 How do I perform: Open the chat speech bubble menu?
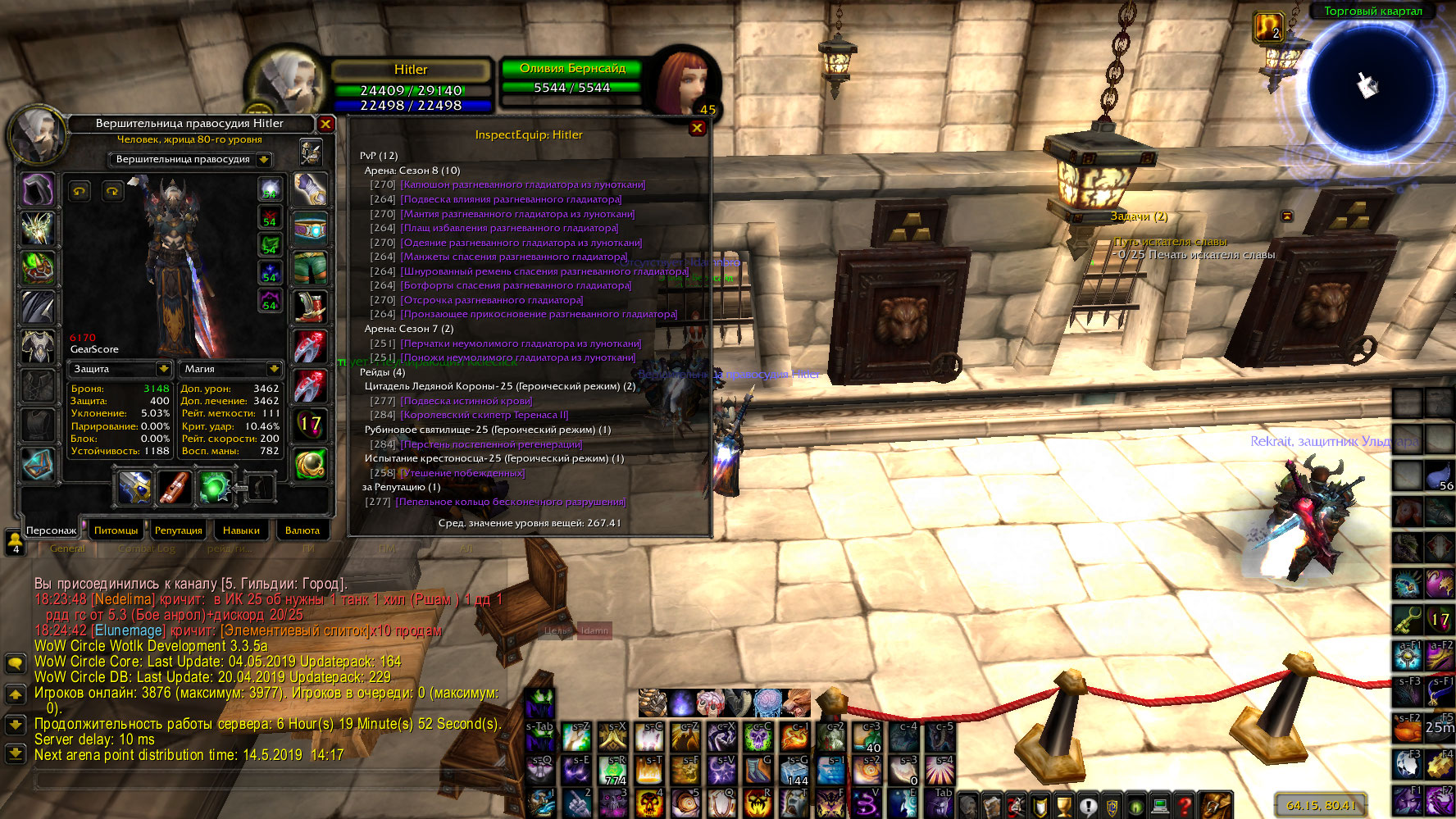click(x=16, y=663)
